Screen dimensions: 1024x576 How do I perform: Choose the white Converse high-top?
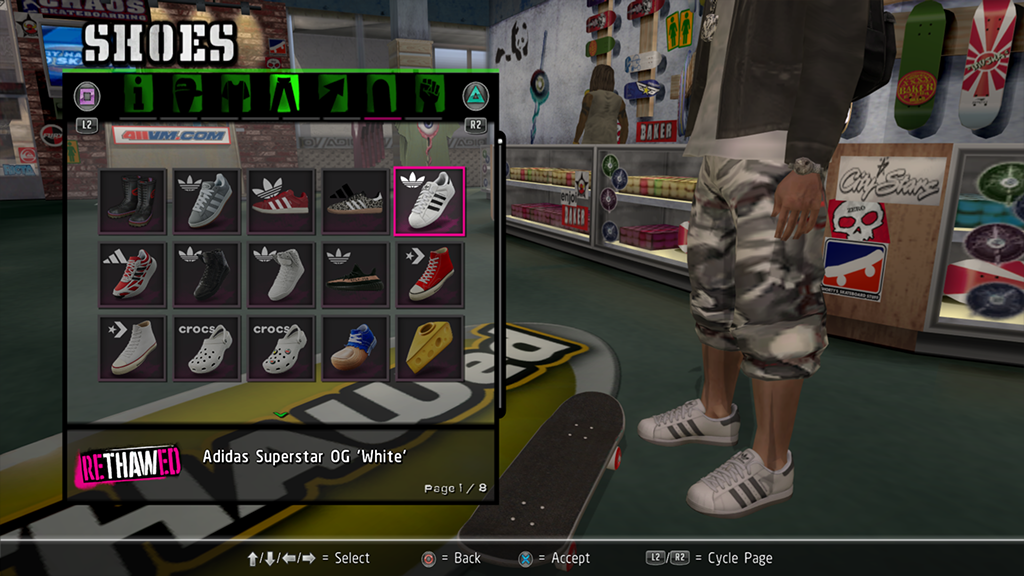pyautogui.click(x=132, y=348)
